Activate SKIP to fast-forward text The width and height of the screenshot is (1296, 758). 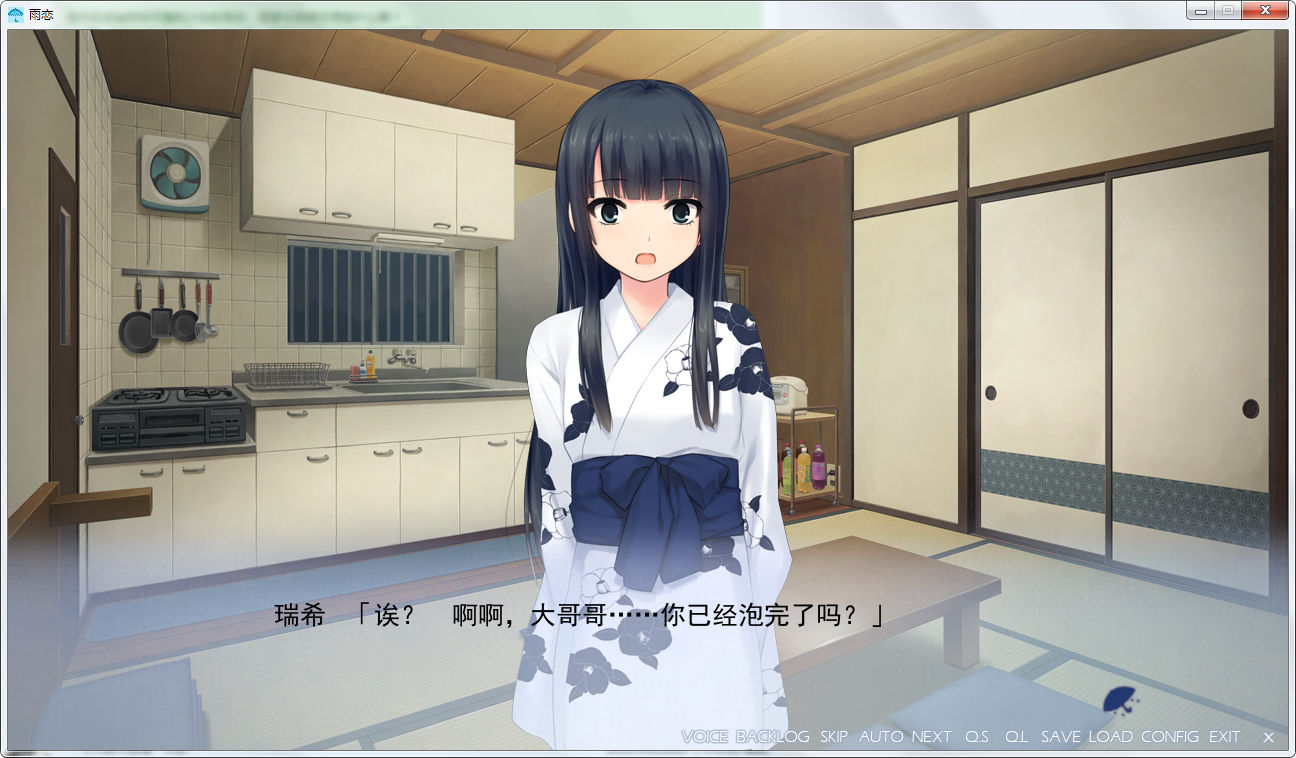click(833, 737)
